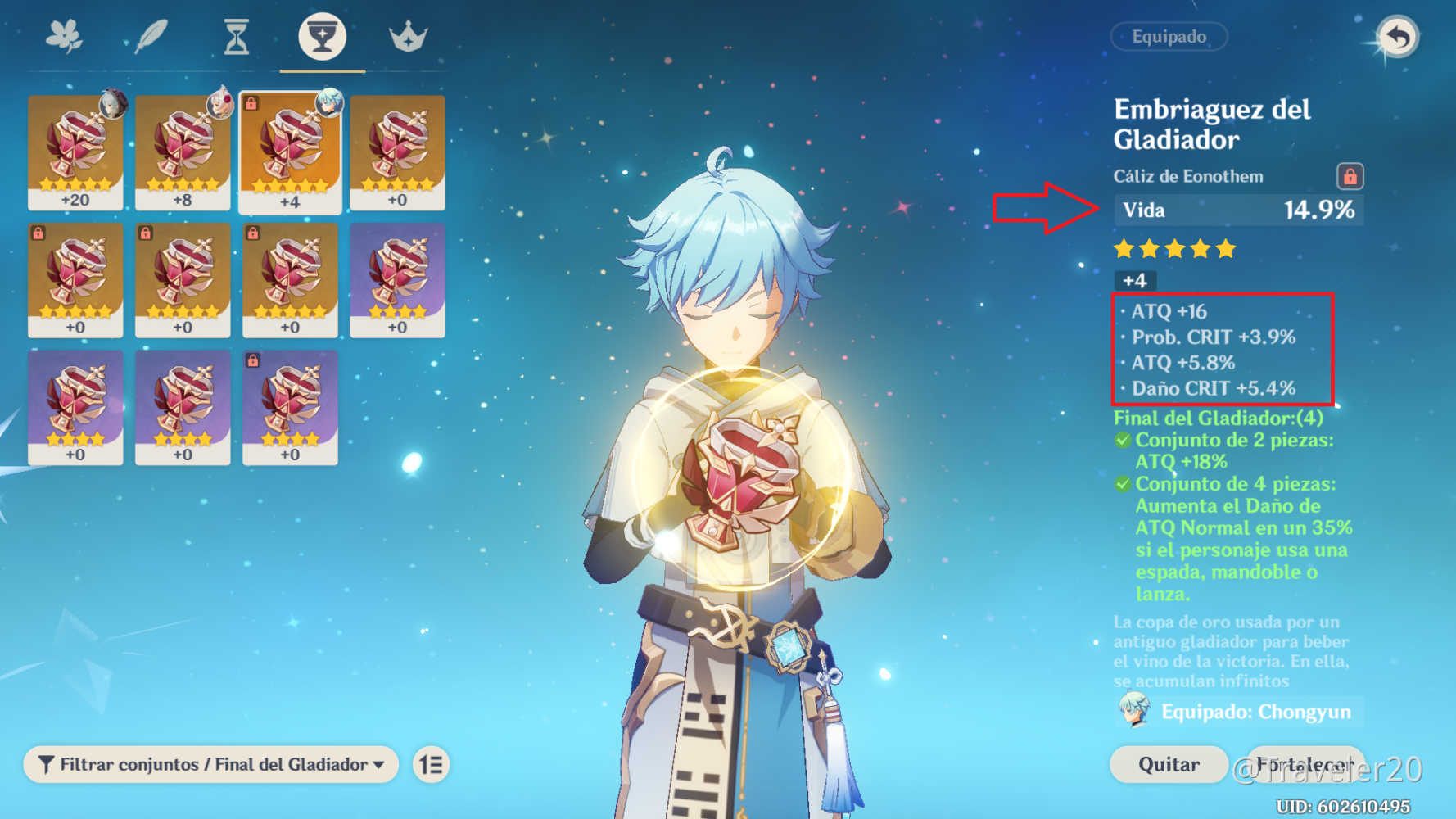Viewport: 1456px width, 819px height.
Task: Remove artifact with Quitar button
Action: coord(1169,764)
